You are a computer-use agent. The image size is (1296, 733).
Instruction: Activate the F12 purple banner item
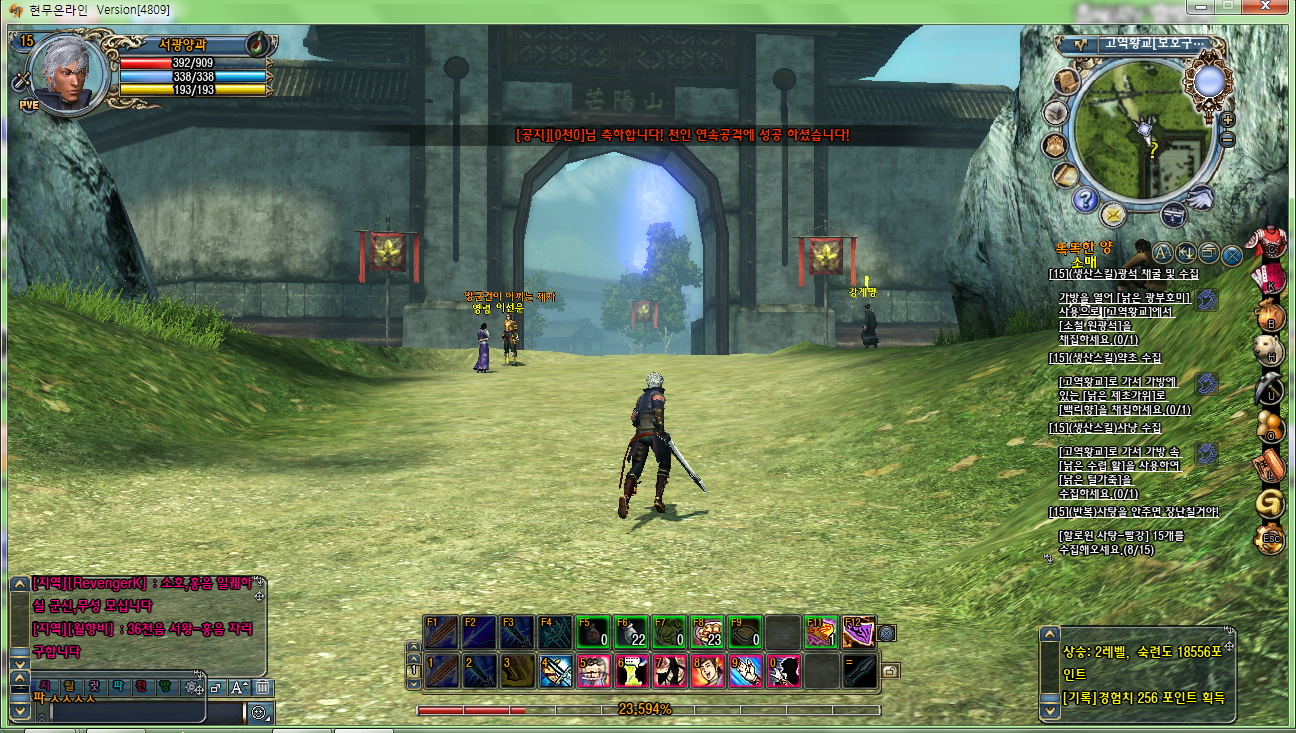pos(858,632)
